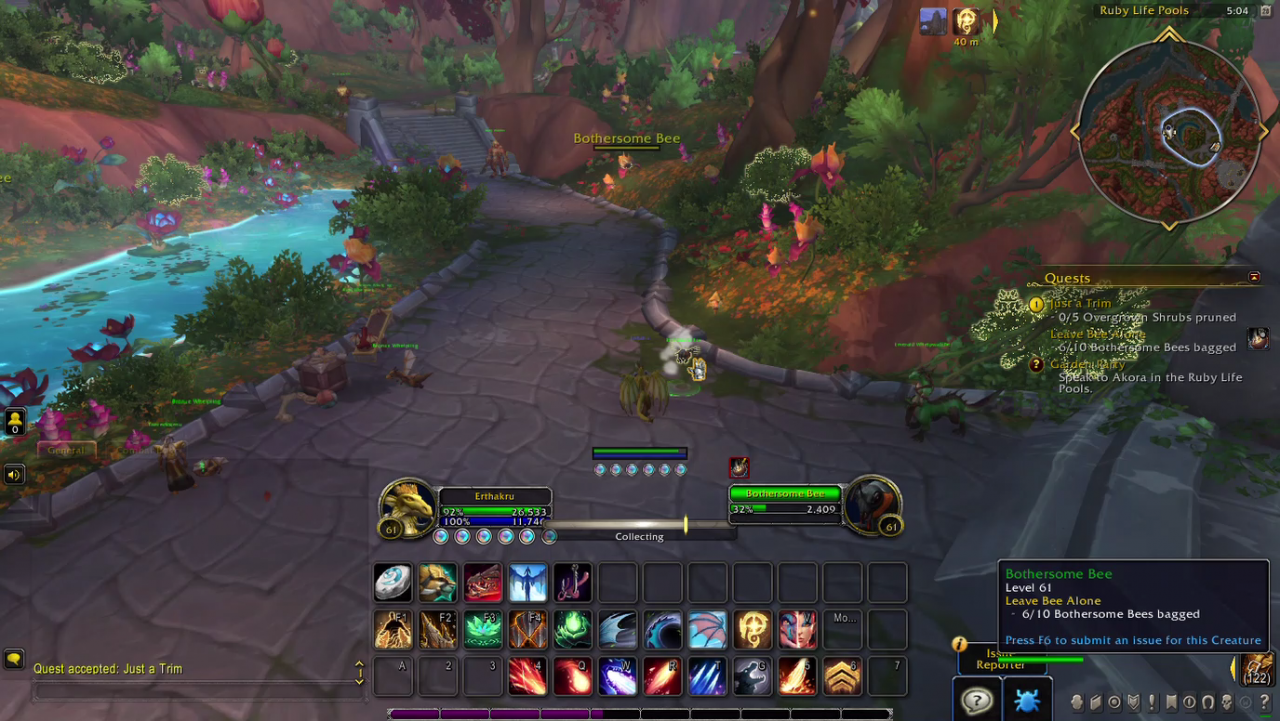Open the calendar button beside the clock
1280x721 pixels.
(x=1265, y=11)
